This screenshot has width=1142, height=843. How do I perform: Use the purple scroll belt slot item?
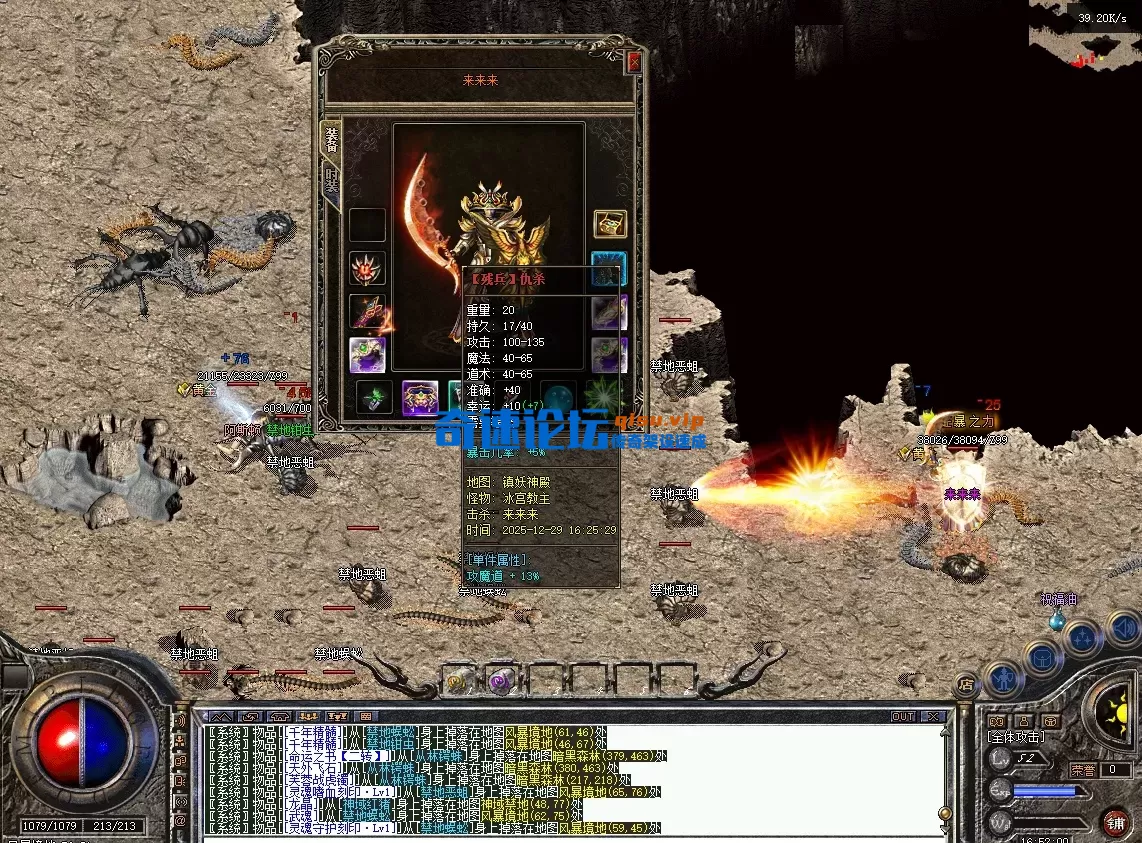coord(500,680)
